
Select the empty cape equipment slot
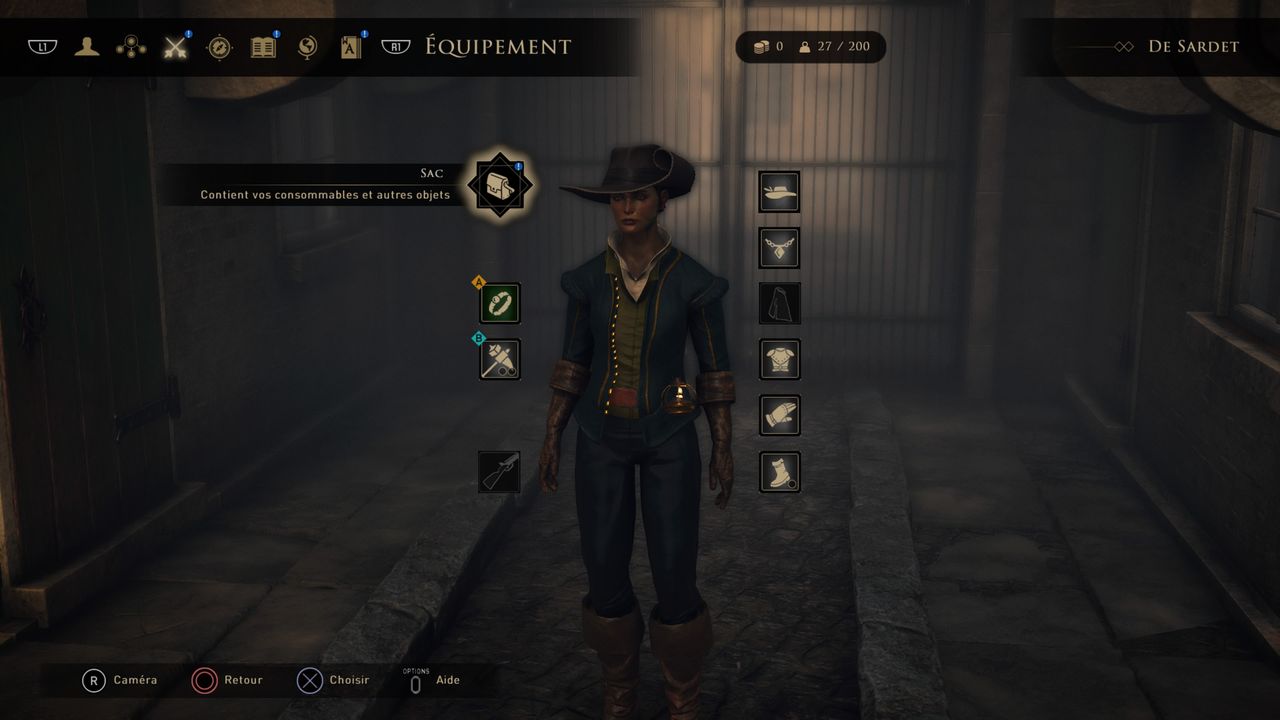(x=779, y=304)
